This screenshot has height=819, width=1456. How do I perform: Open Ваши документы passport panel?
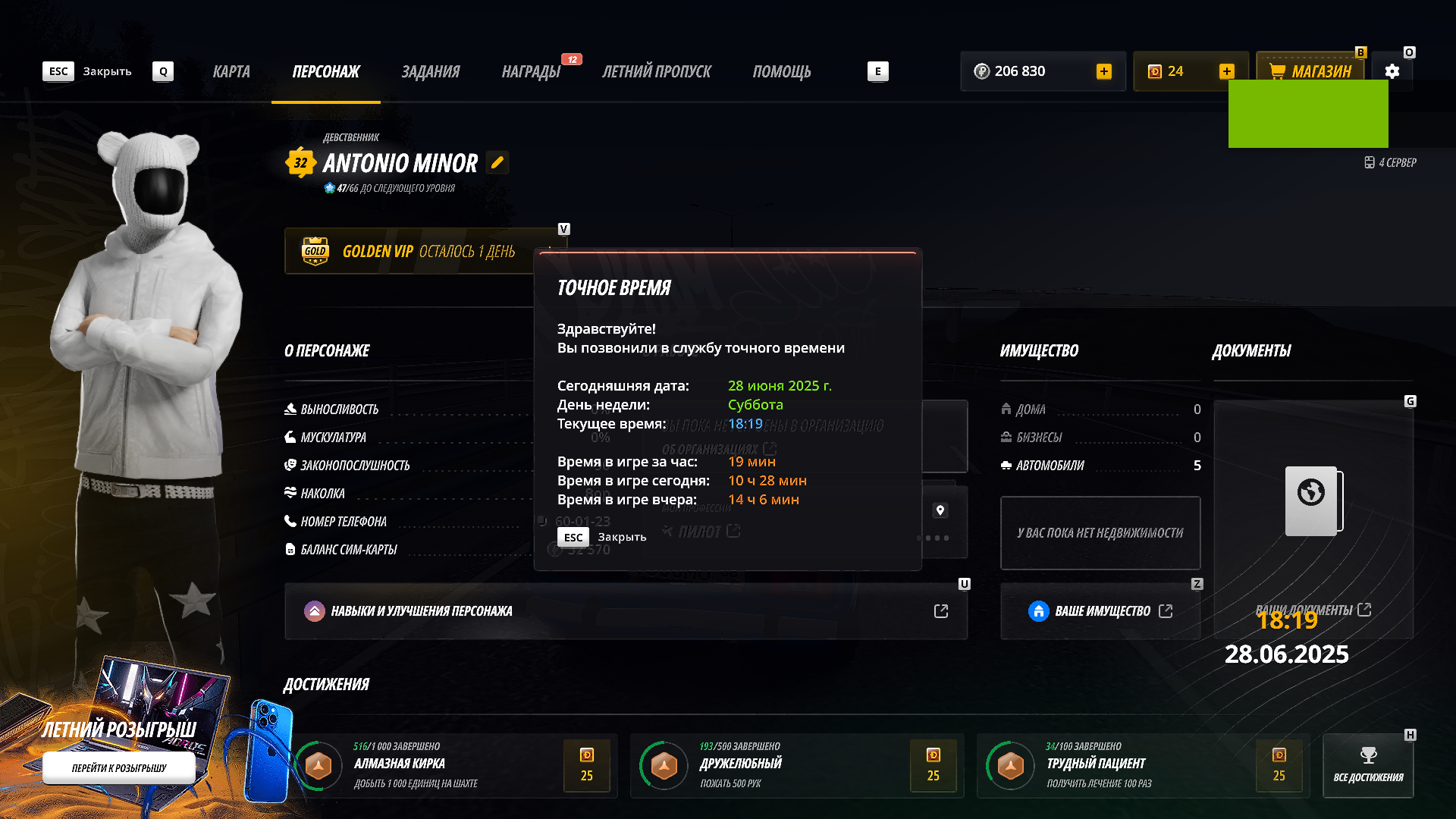coord(1313,519)
